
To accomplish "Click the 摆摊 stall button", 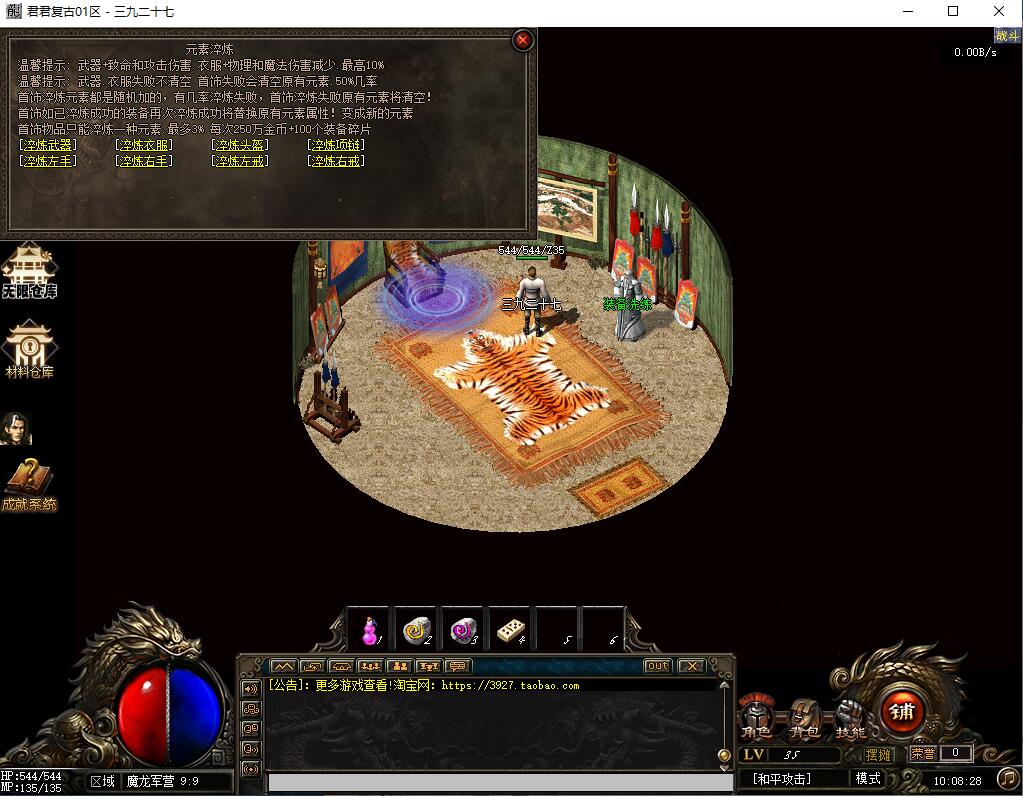I will pos(877,754).
